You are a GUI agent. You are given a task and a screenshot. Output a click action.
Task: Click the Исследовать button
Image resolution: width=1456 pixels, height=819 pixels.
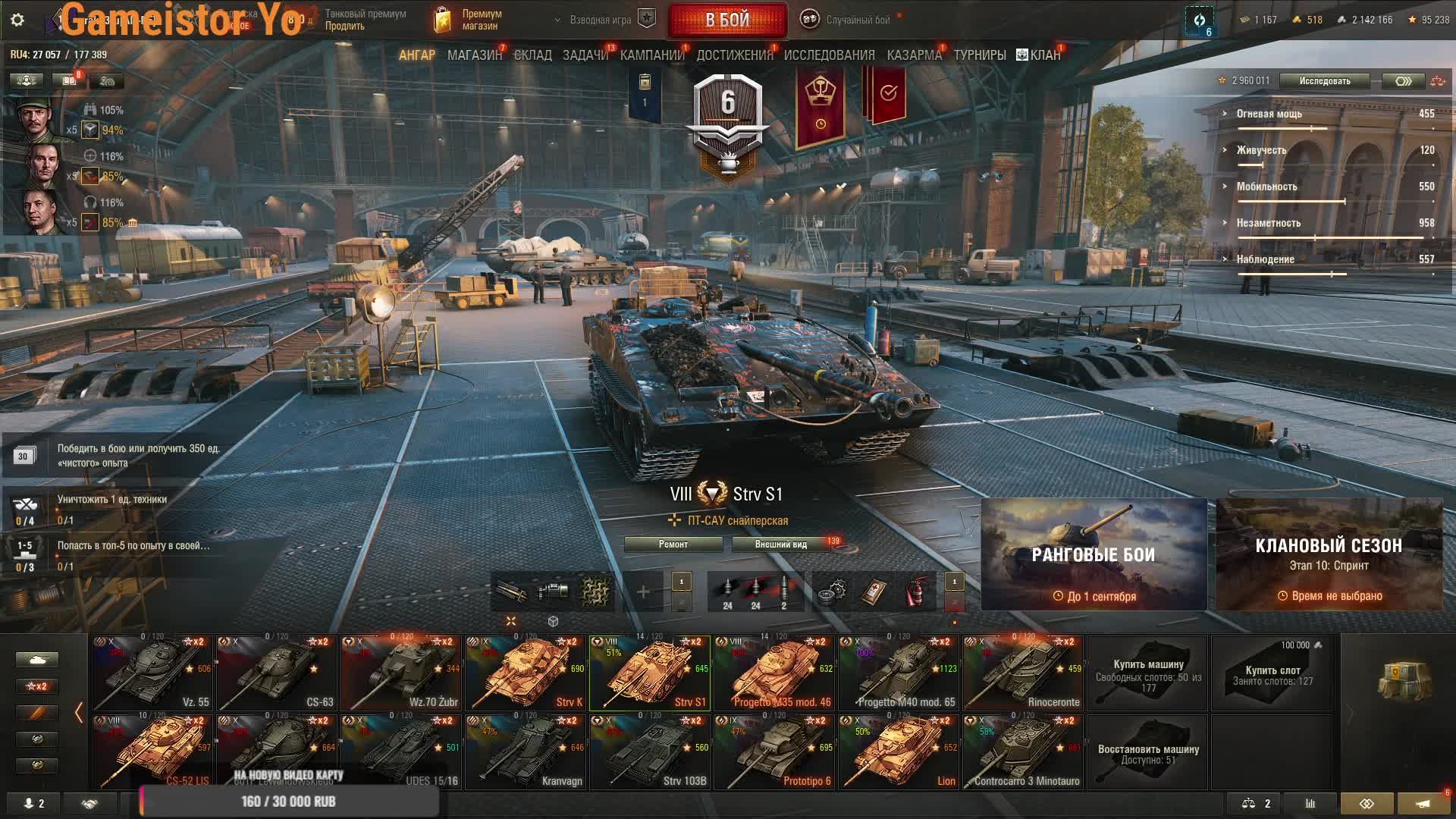tap(1324, 81)
